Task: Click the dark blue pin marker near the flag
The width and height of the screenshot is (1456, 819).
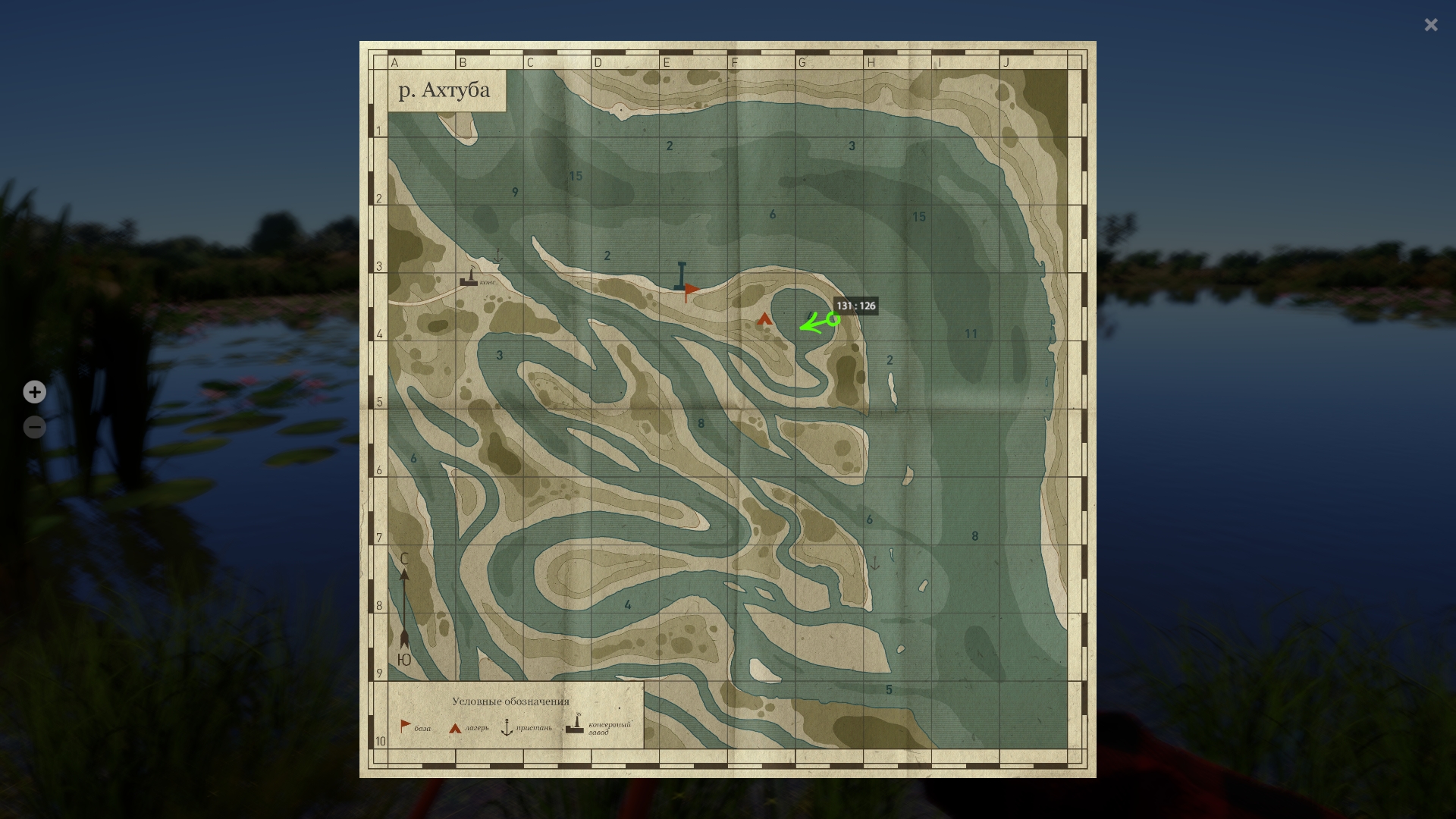Action: tap(680, 275)
